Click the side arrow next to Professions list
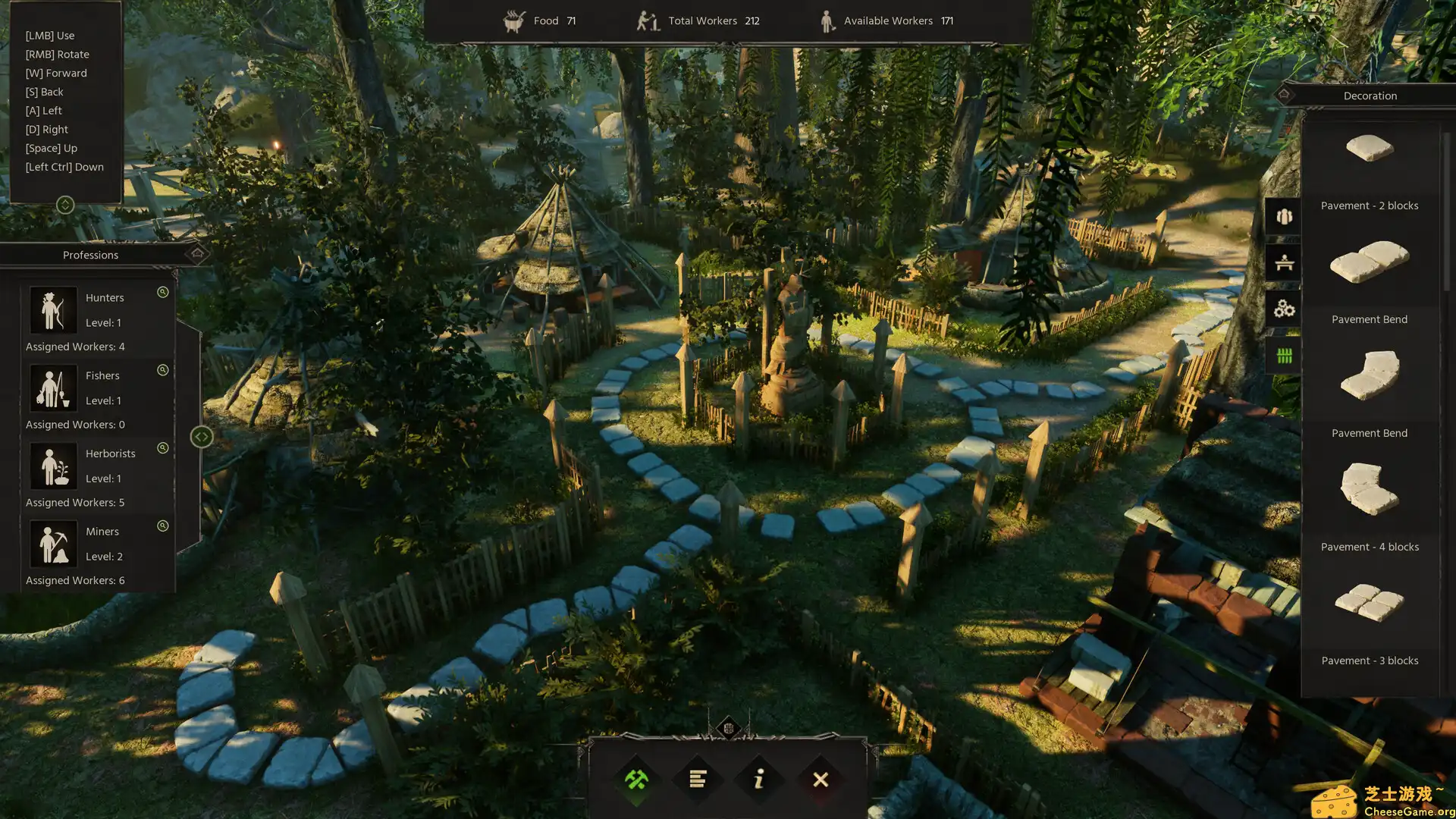The width and height of the screenshot is (1456, 819). click(201, 436)
